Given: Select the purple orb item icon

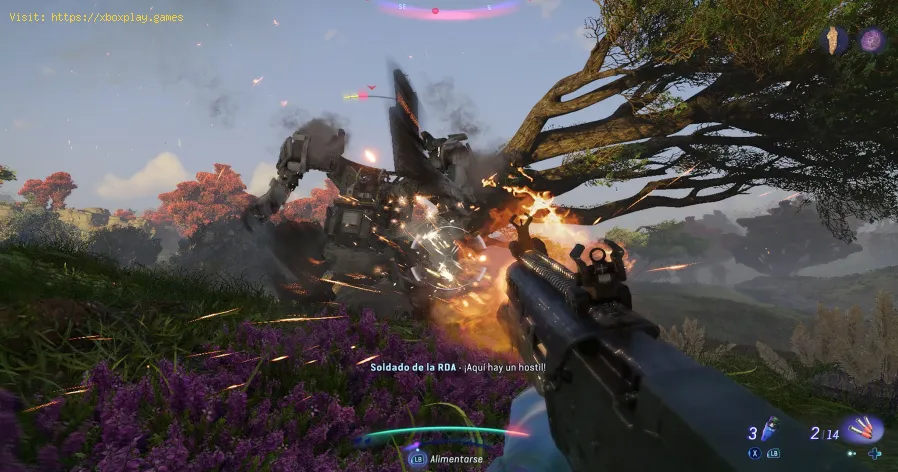Looking at the screenshot, I should point(872,40).
